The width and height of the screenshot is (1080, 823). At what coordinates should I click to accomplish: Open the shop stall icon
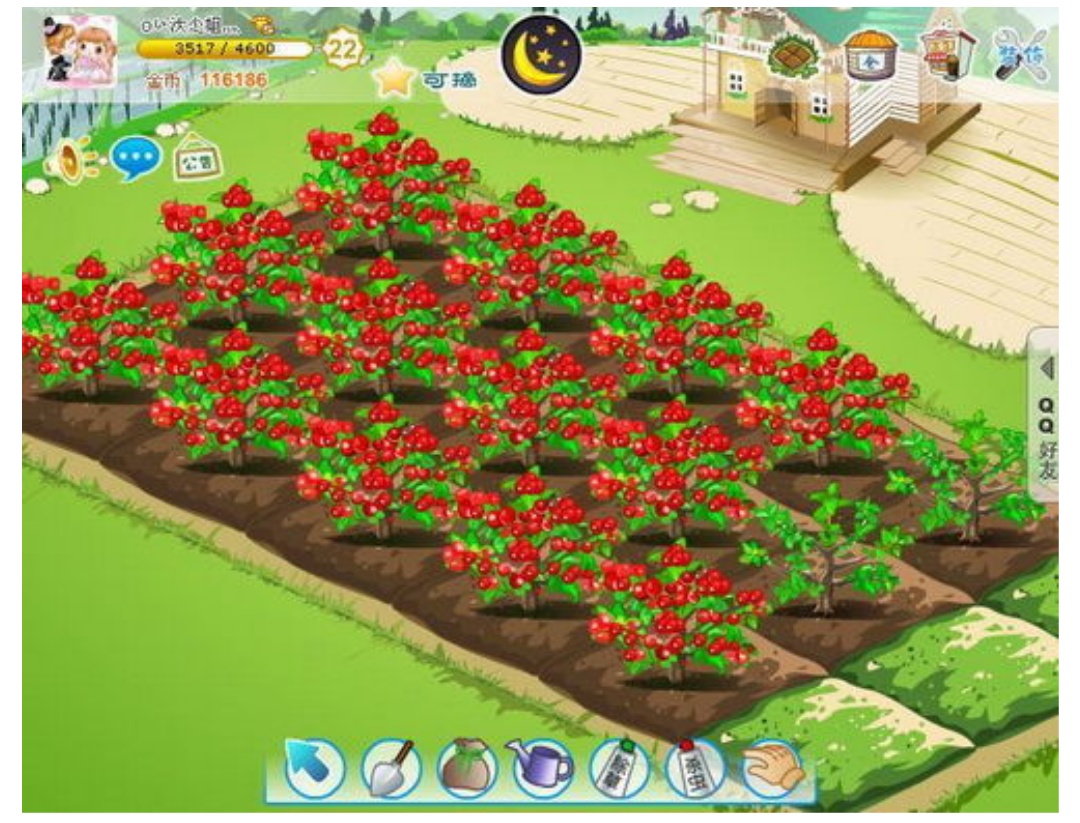(947, 50)
